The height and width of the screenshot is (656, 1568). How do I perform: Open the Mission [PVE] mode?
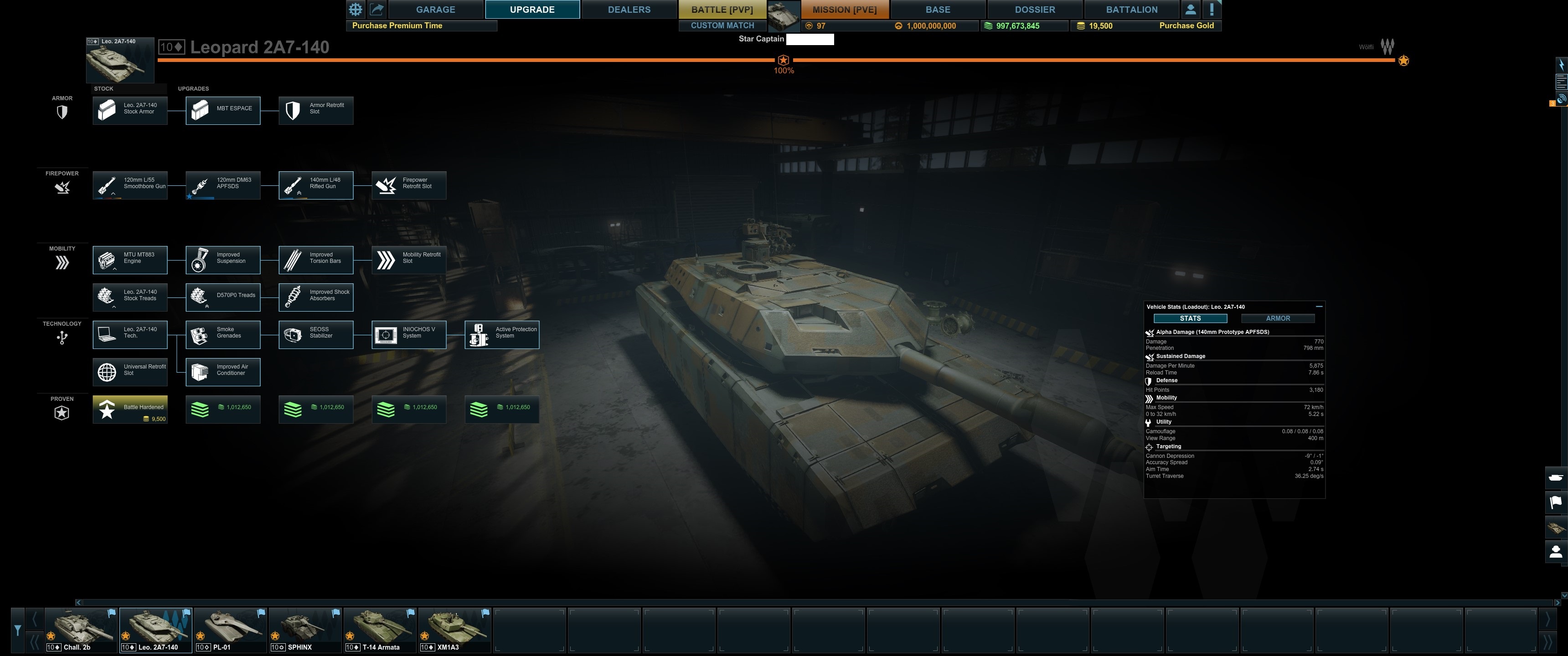tap(844, 10)
